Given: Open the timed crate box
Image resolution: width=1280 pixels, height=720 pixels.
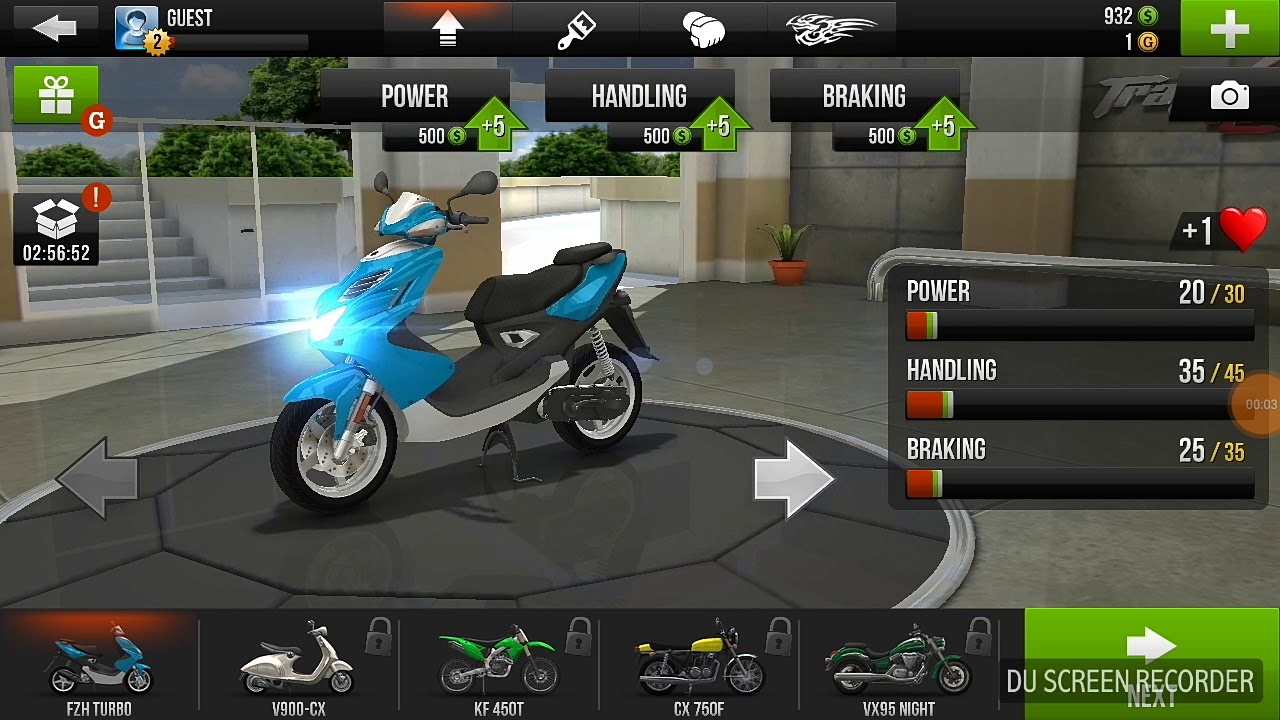Looking at the screenshot, I should 56,228.
